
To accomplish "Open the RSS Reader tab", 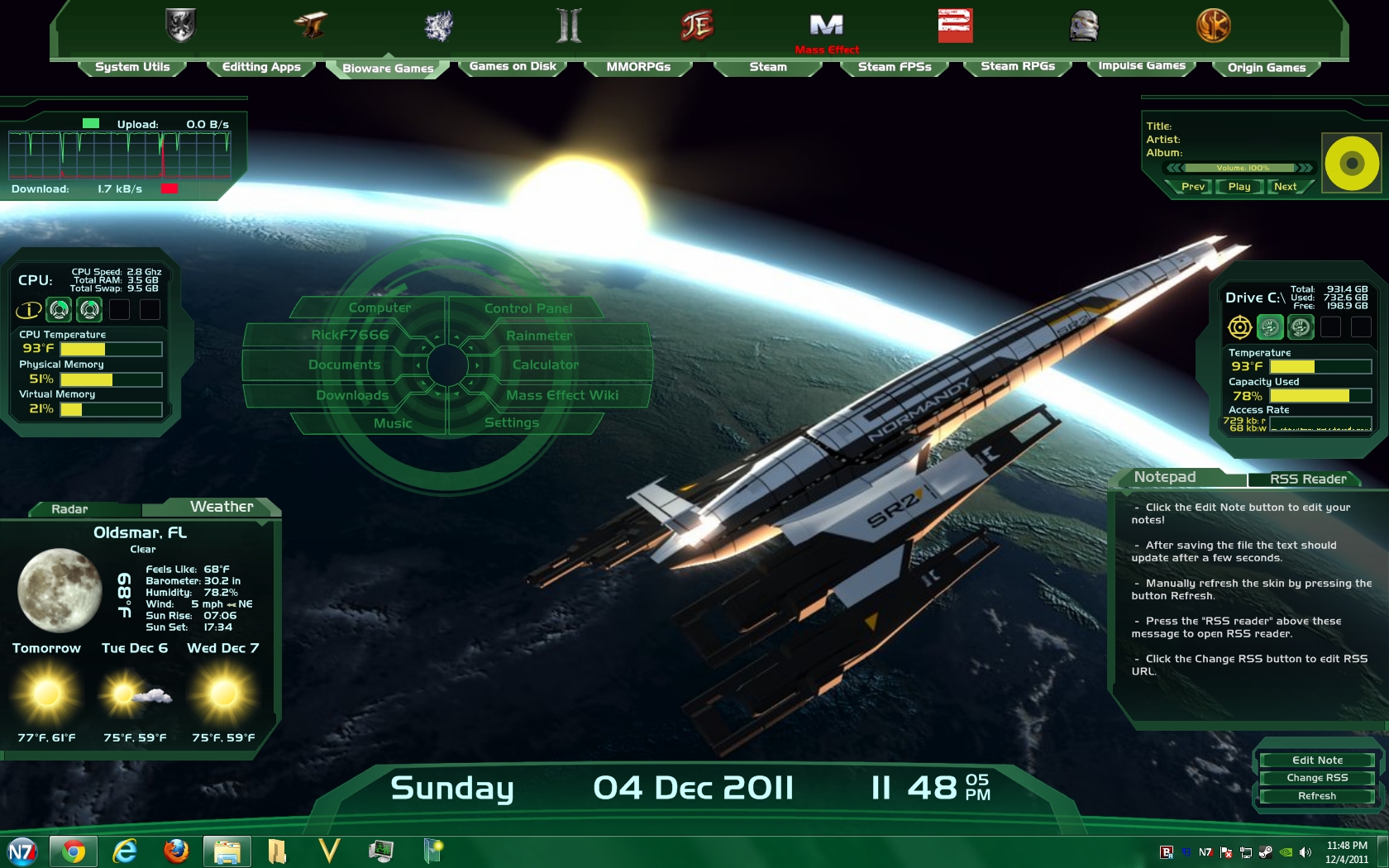I will tap(1307, 479).
